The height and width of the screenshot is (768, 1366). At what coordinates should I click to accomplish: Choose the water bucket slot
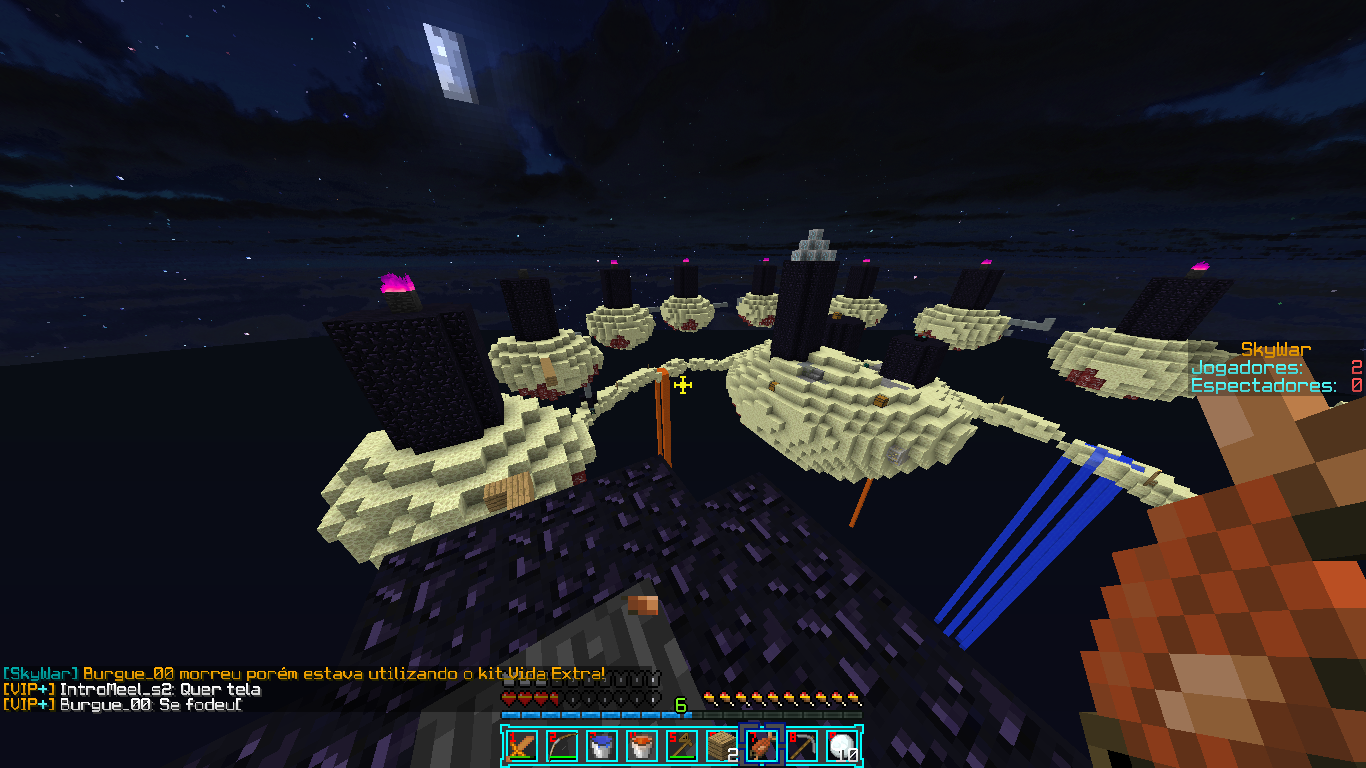click(600, 745)
